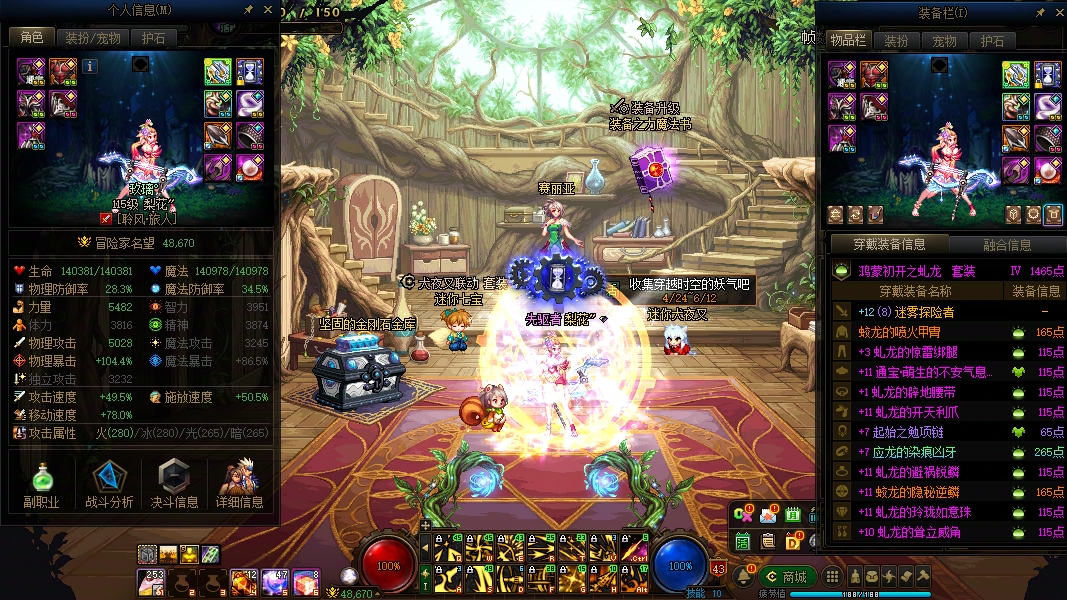Pin the personal info window
1067x600 pixels.
coord(249,10)
